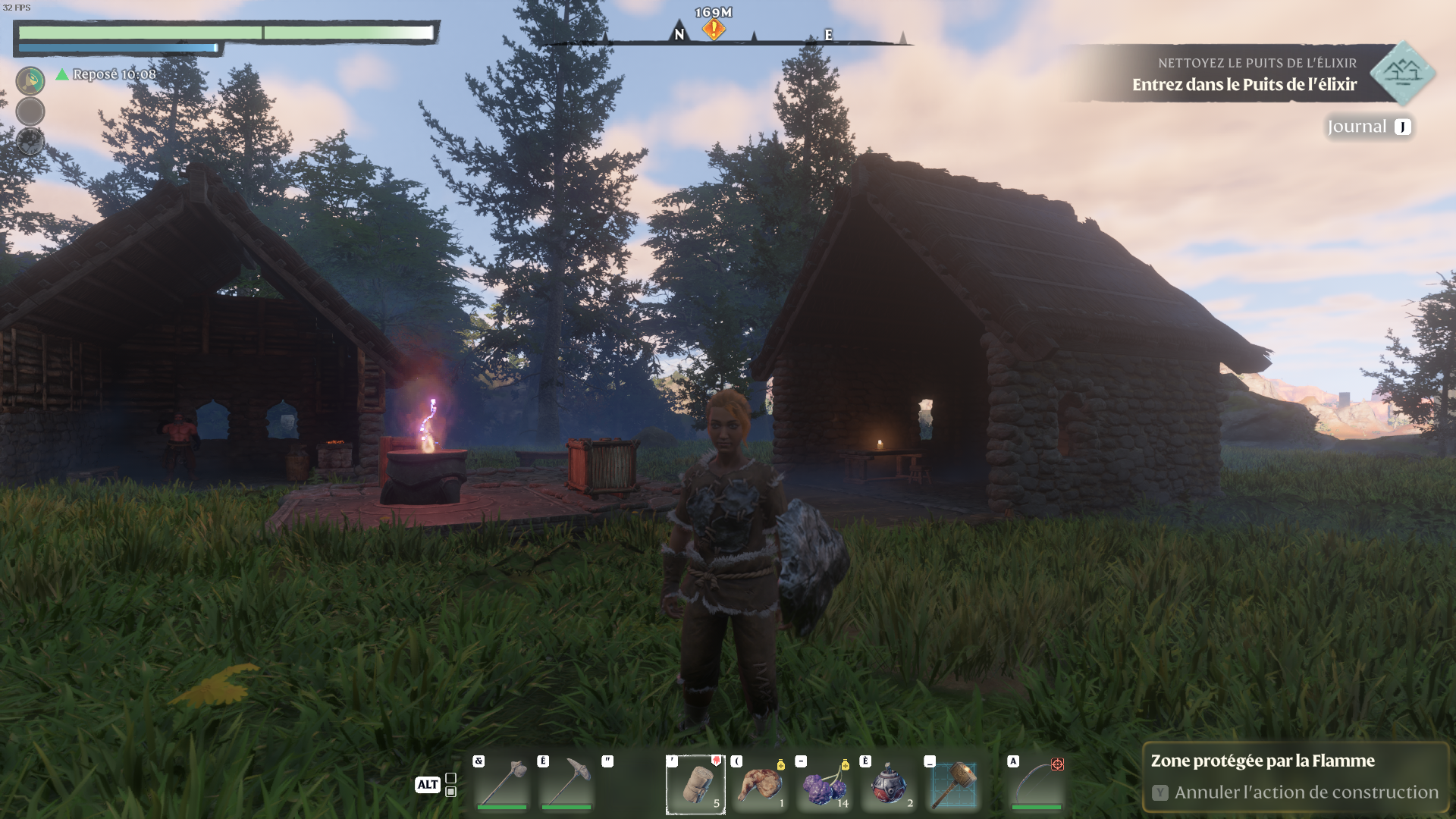The height and width of the screenshot is (819, 1456).
Task: Click the orange quest marker on the compass
Action: pyautogui.click(x=714, y=30)
